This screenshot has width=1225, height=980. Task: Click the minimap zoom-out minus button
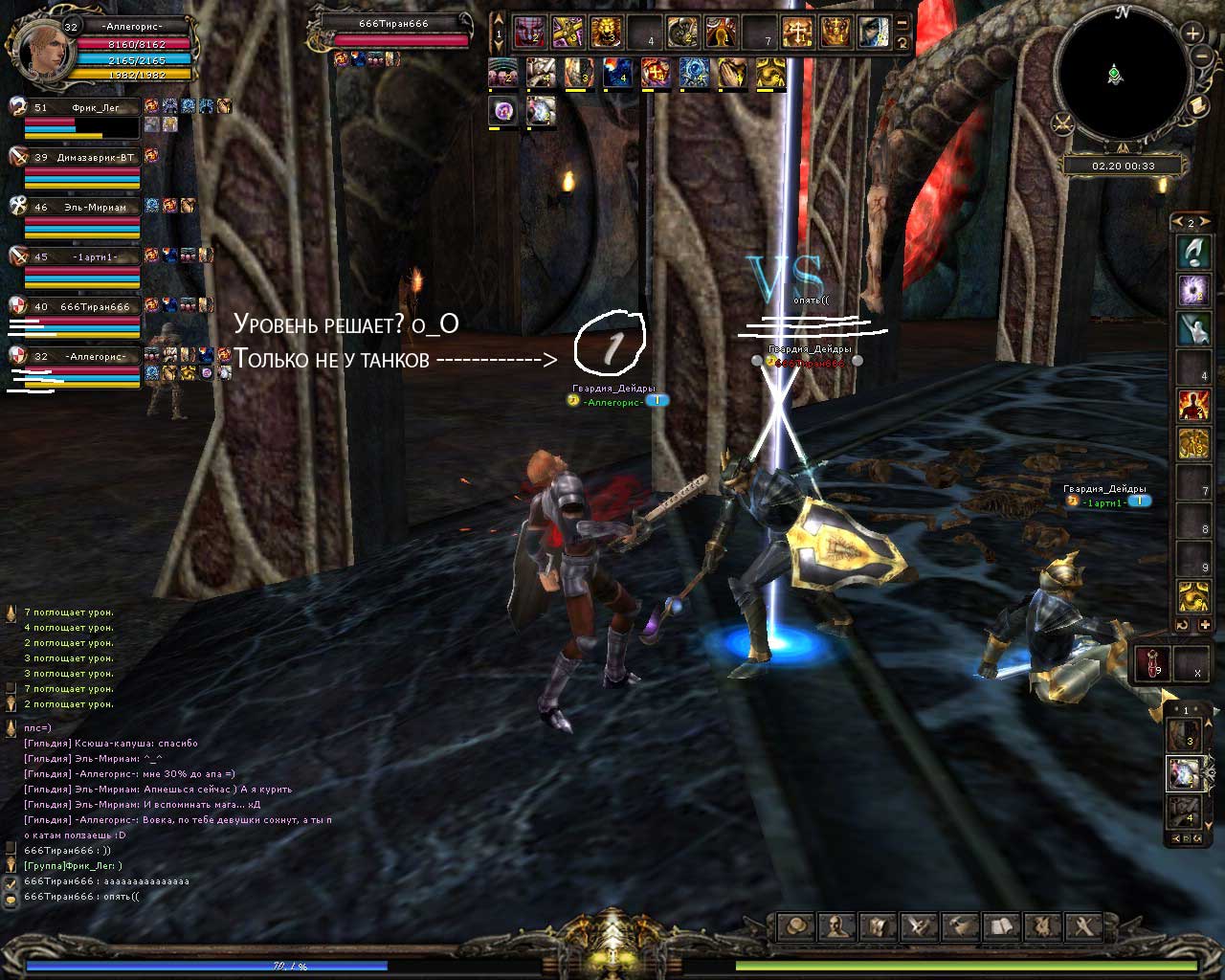click(x=1201, y=57)
